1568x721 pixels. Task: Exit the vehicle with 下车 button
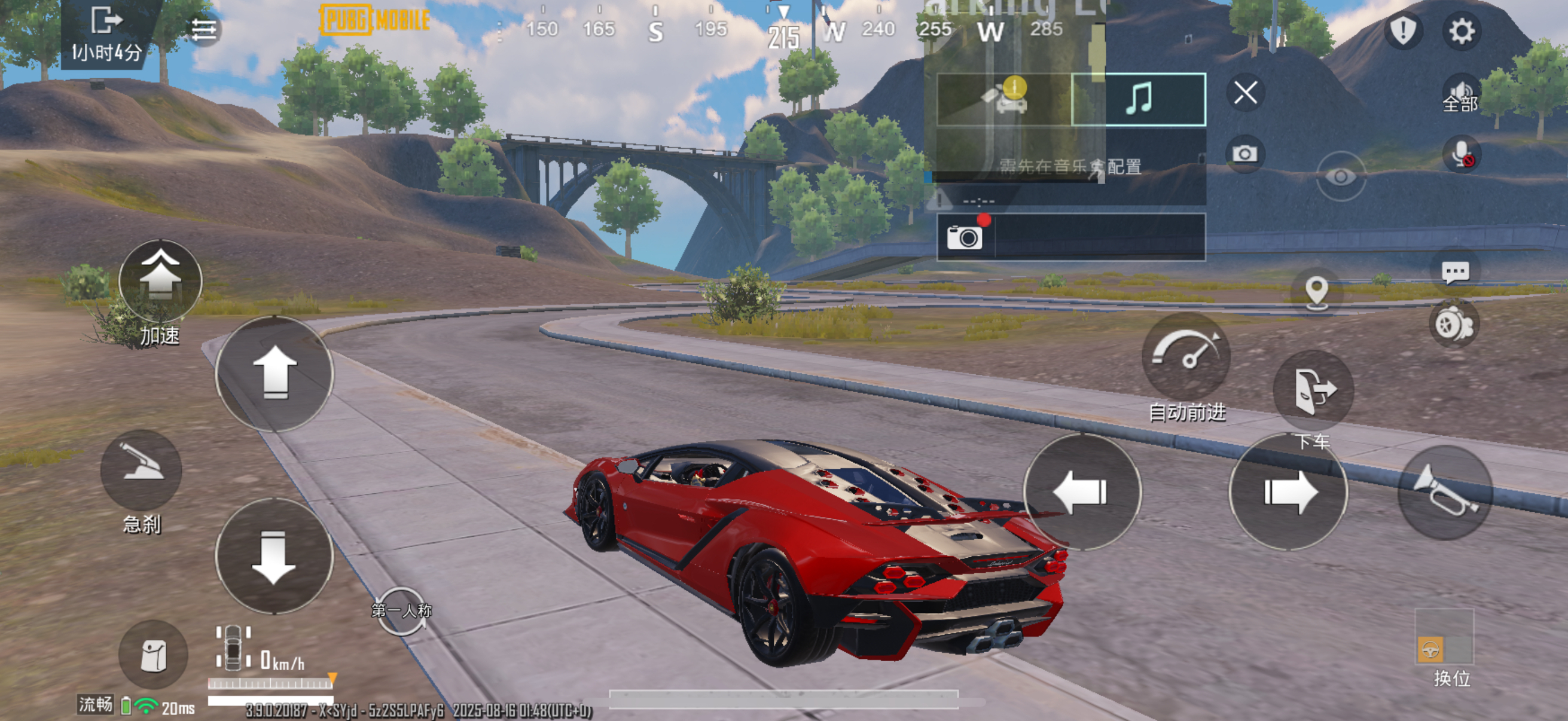click(1314, 390)
